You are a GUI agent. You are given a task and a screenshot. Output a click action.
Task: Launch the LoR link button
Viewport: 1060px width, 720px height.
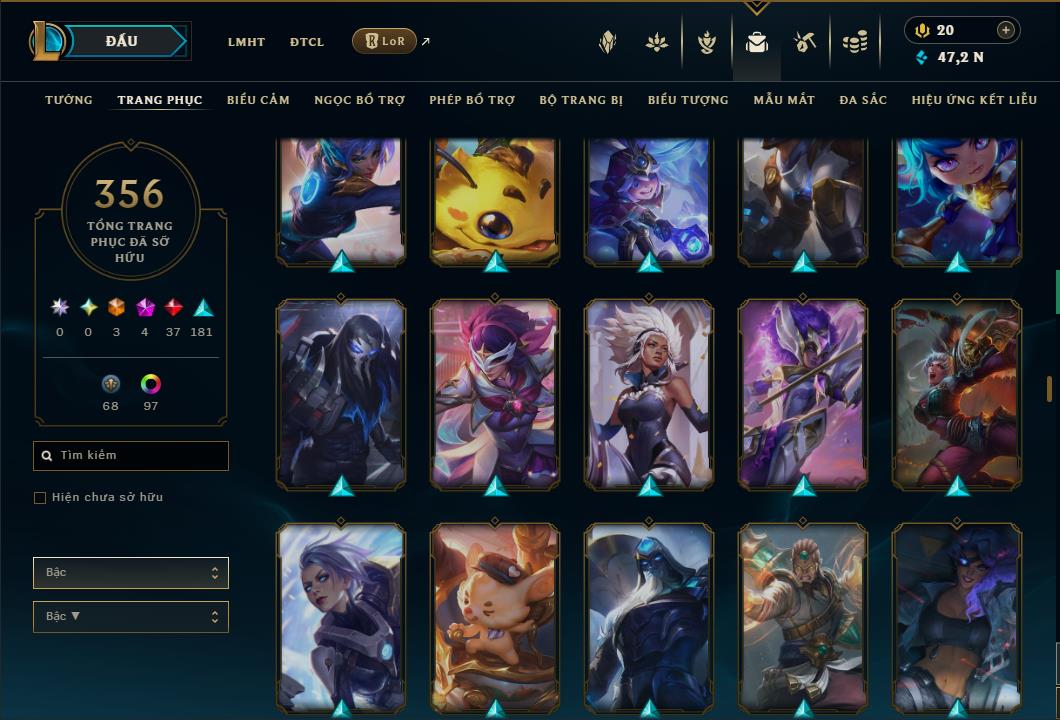pos(385,41)
